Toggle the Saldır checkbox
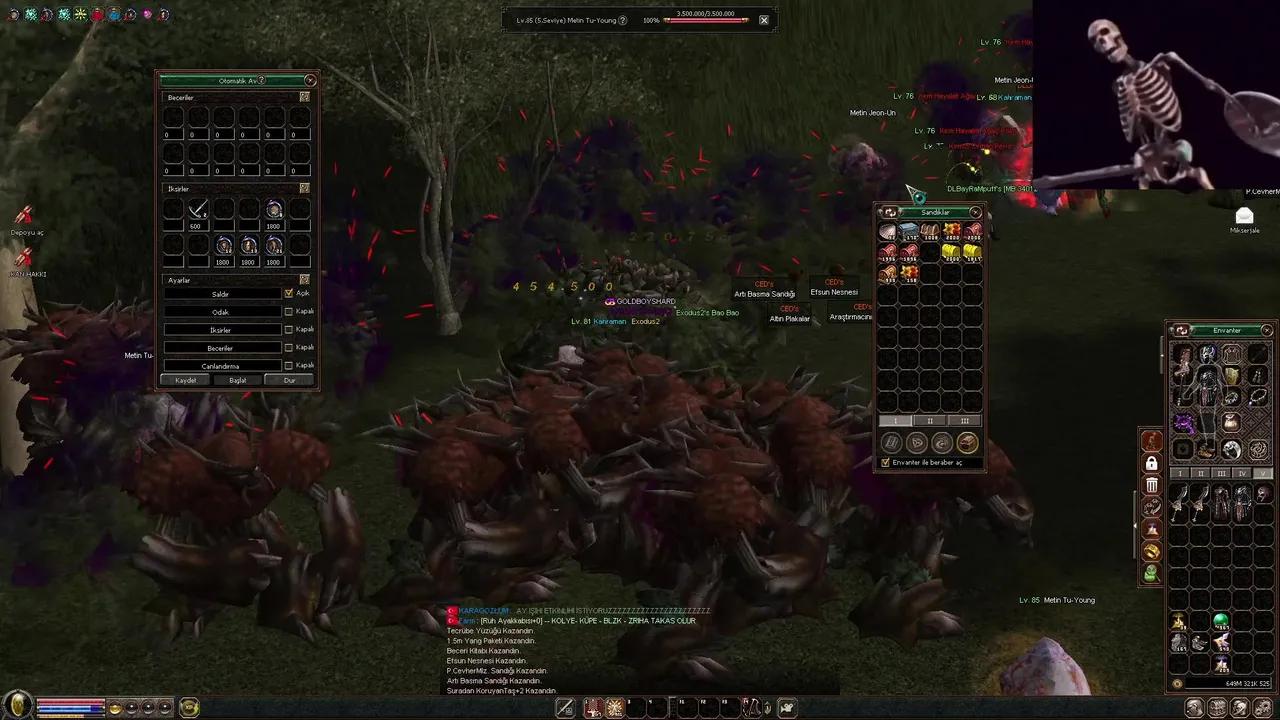This screenshot has height=720, width=1280. click(289, 294)
